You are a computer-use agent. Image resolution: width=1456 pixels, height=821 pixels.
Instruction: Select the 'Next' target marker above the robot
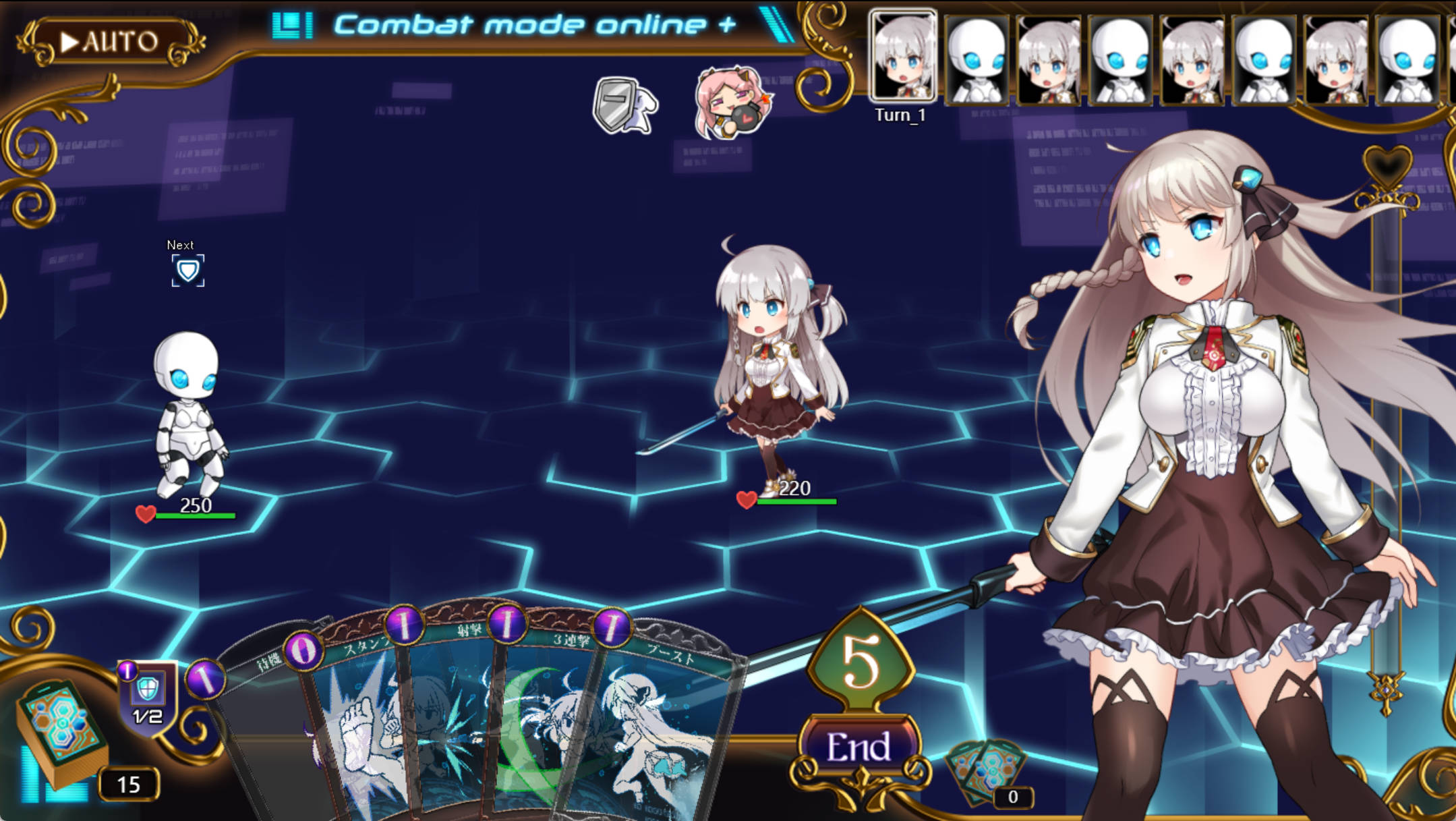click(189, 269)
